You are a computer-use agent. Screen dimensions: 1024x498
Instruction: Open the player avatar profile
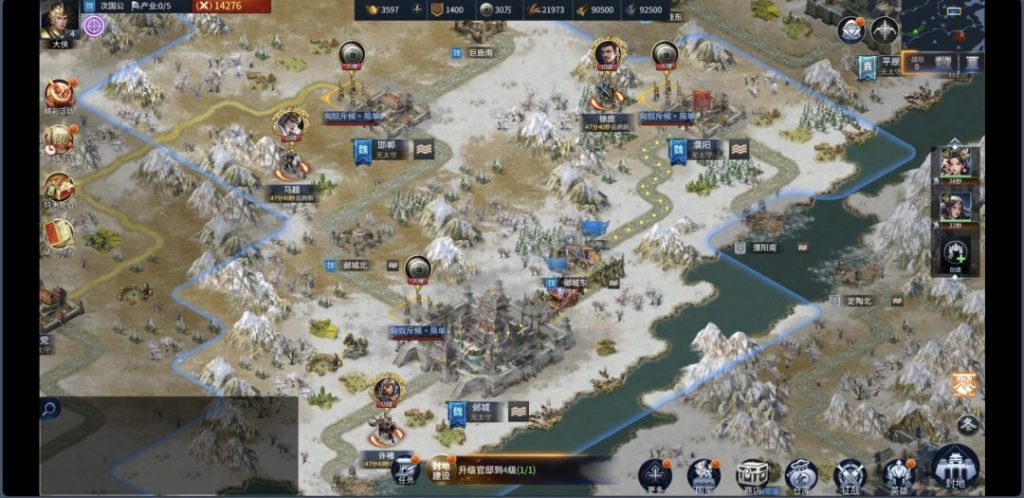(x=58, y=18)
